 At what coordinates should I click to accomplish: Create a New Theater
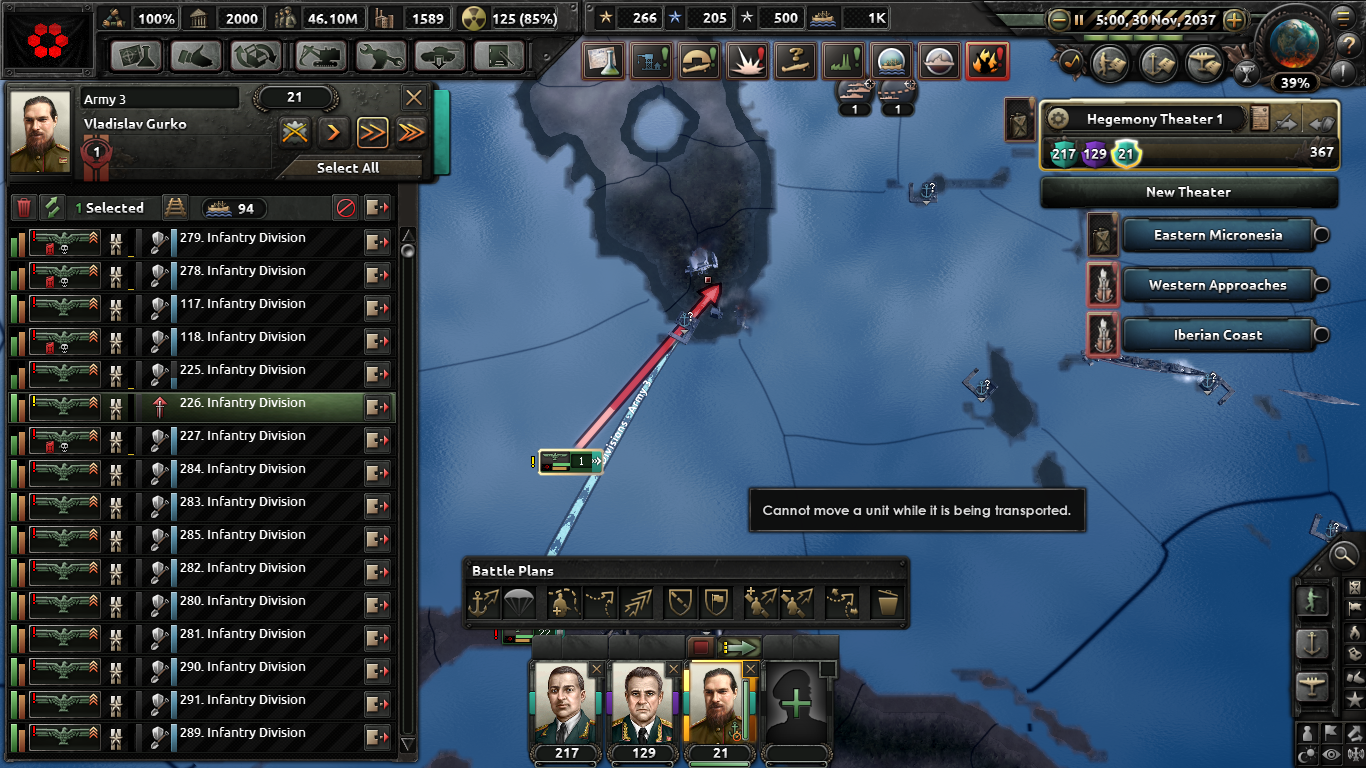(x=1188, y=191)
